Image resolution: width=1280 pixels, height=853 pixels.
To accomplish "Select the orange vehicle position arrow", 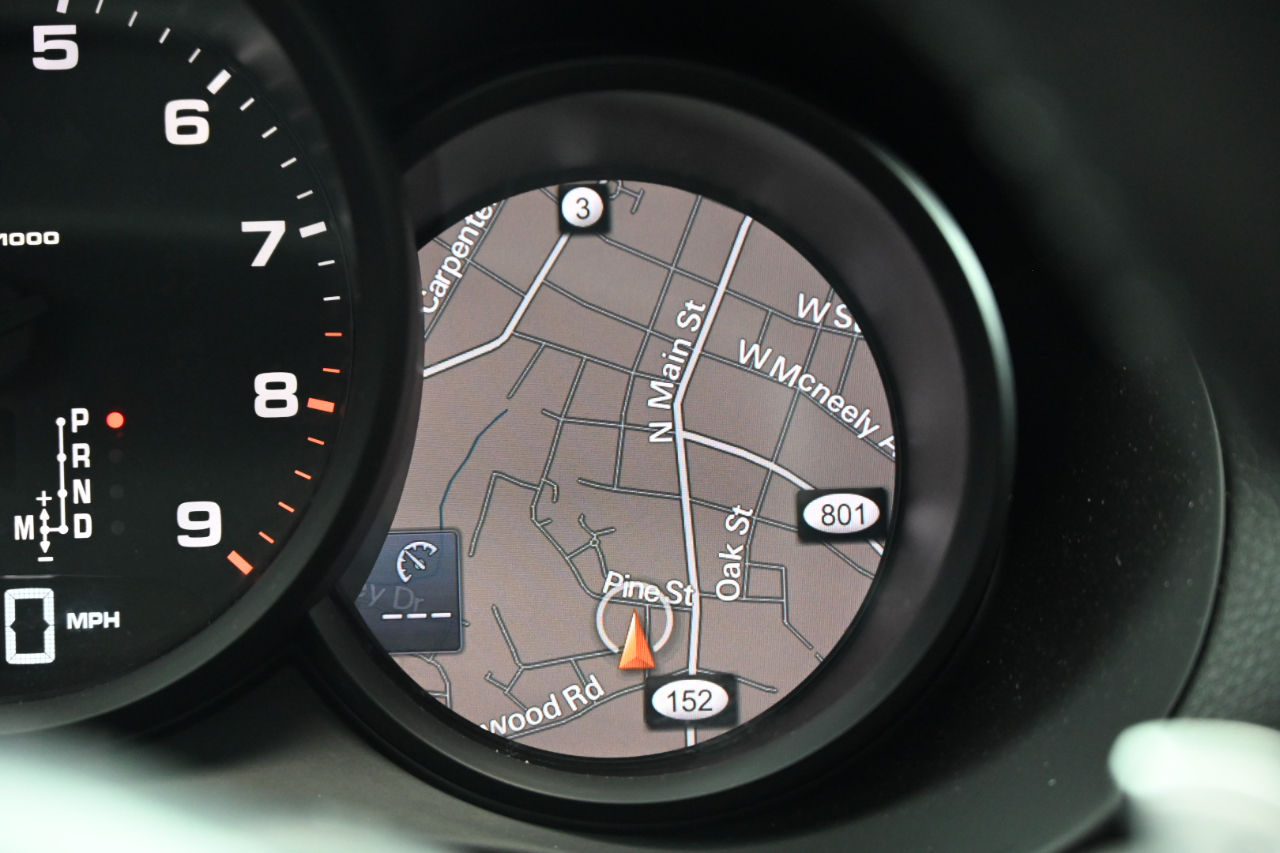I will pos(636,643).
